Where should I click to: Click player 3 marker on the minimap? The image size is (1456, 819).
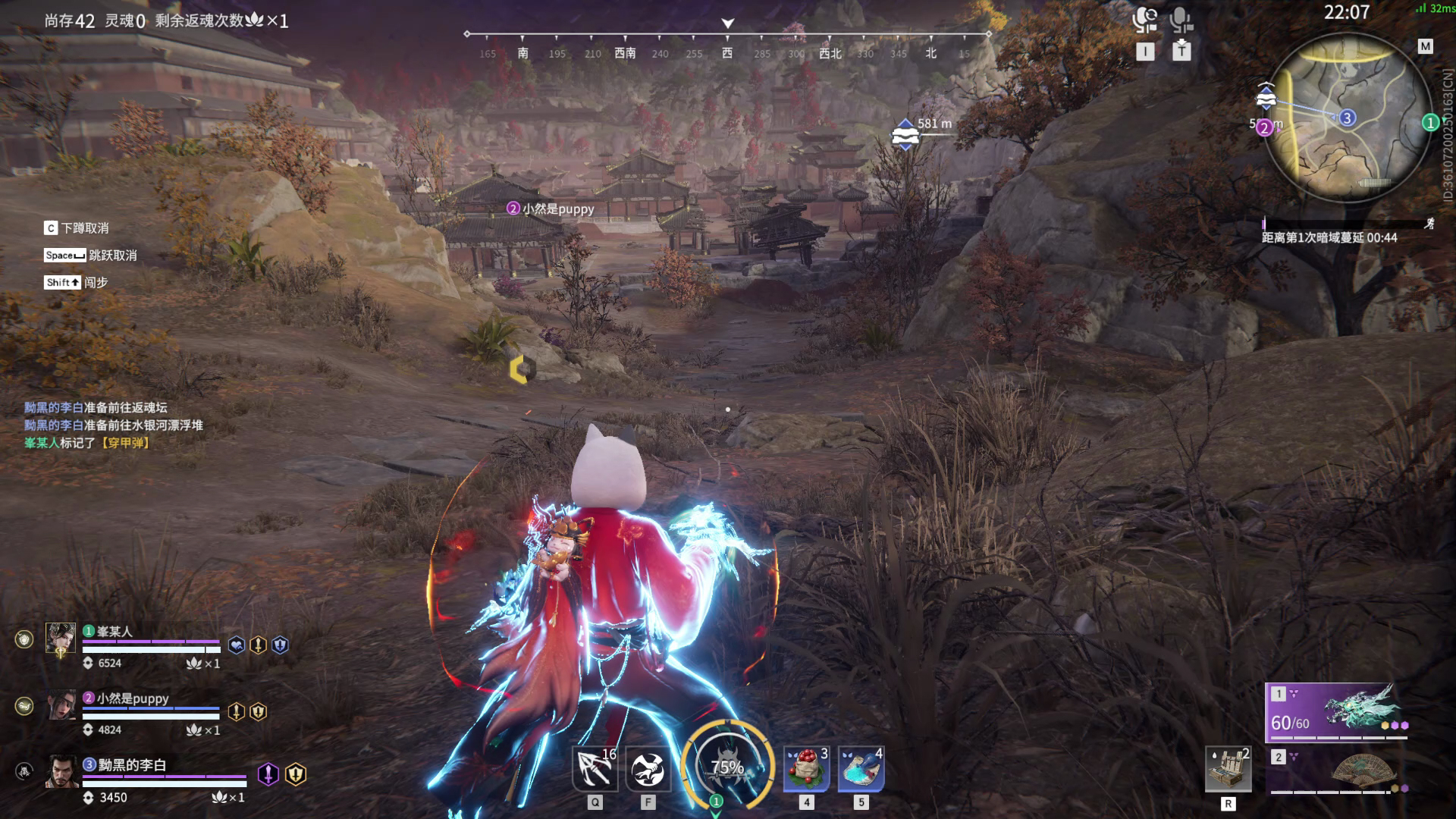tap(1347, 118)
